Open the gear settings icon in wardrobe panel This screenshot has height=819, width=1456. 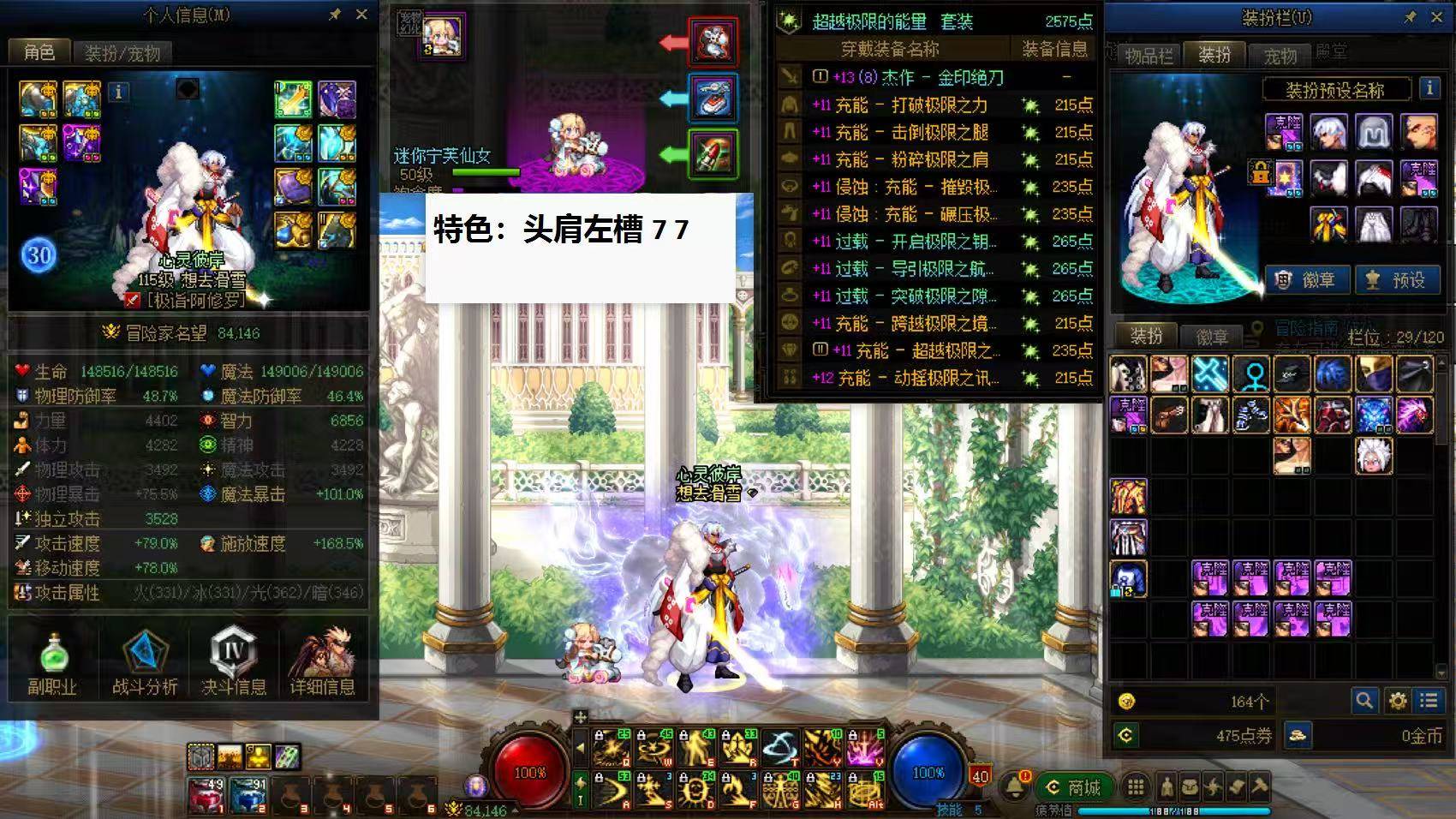[x=1397, y=700]
